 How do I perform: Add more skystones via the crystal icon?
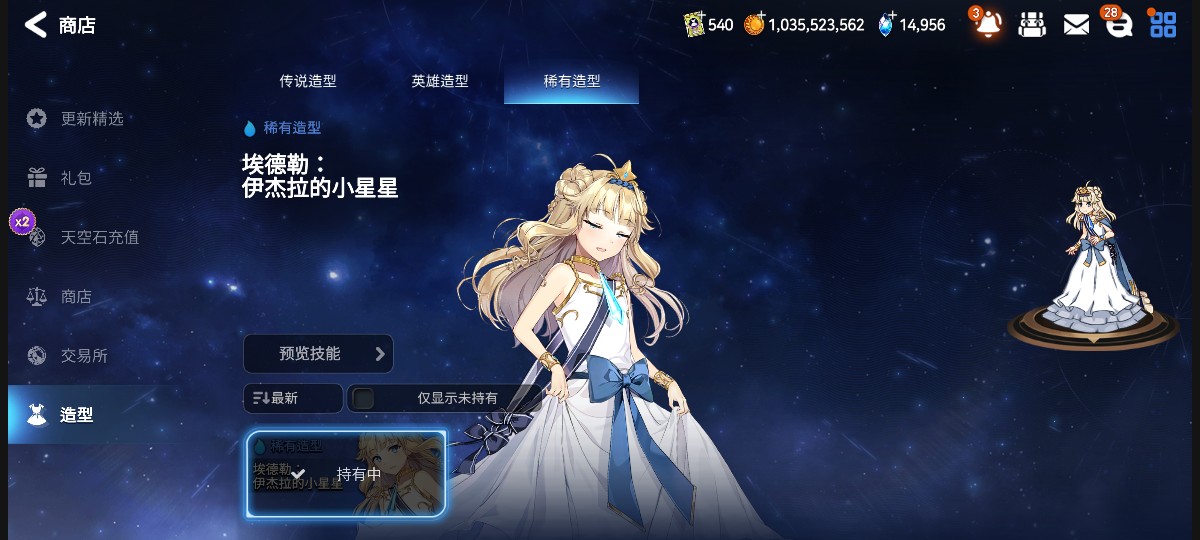tap(887, 25)
